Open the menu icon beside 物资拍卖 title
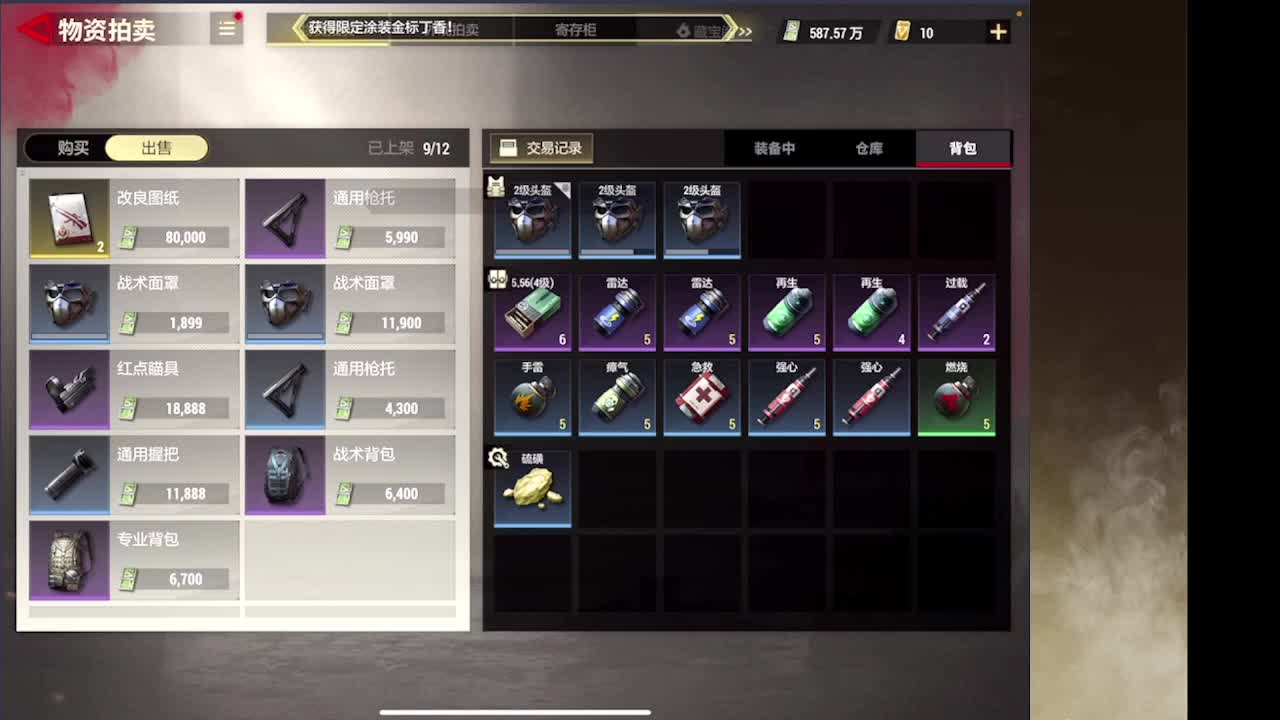 pyautogui.click(x=226, y=29)
